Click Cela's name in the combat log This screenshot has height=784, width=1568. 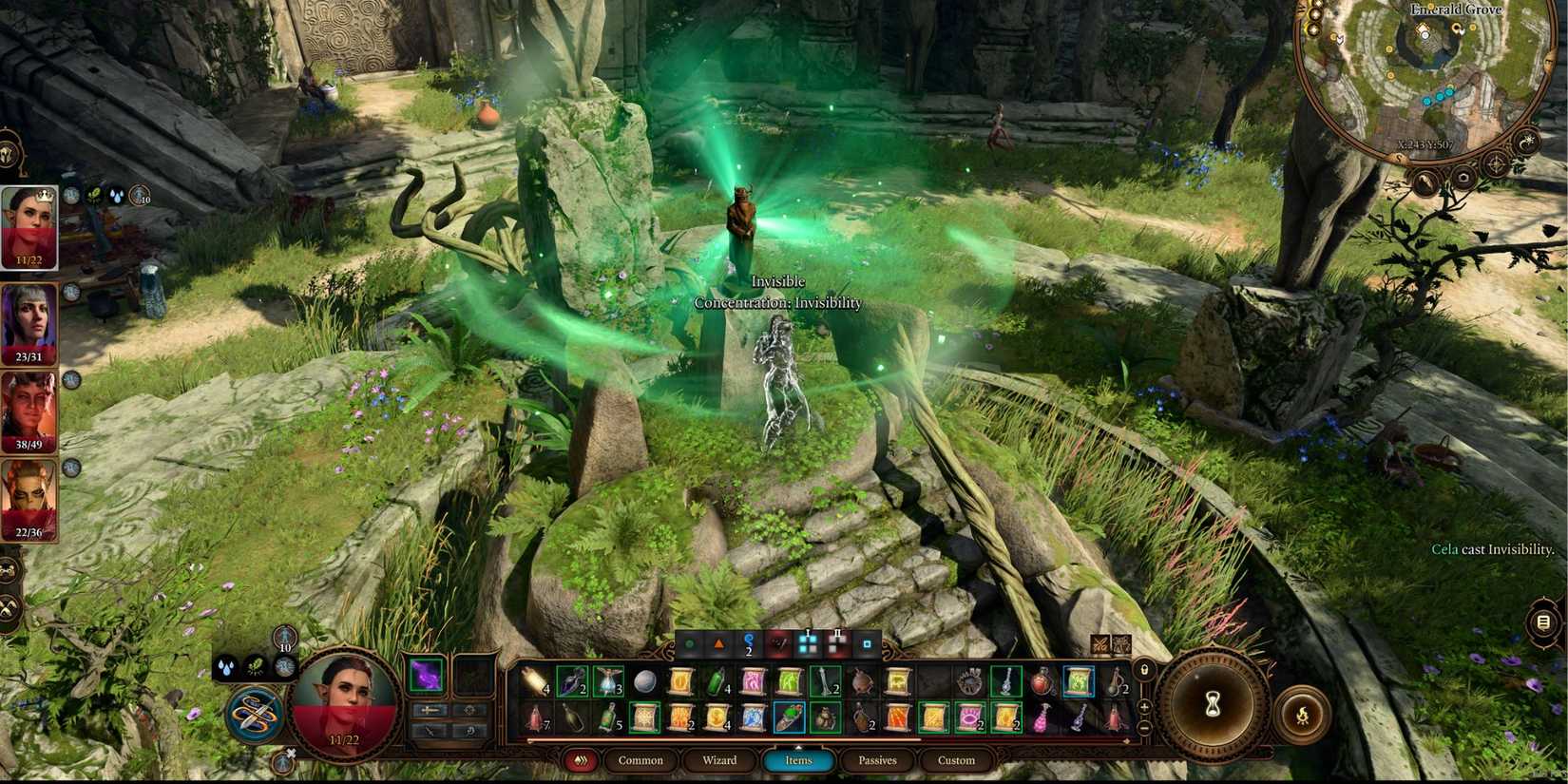point(1446,548)
